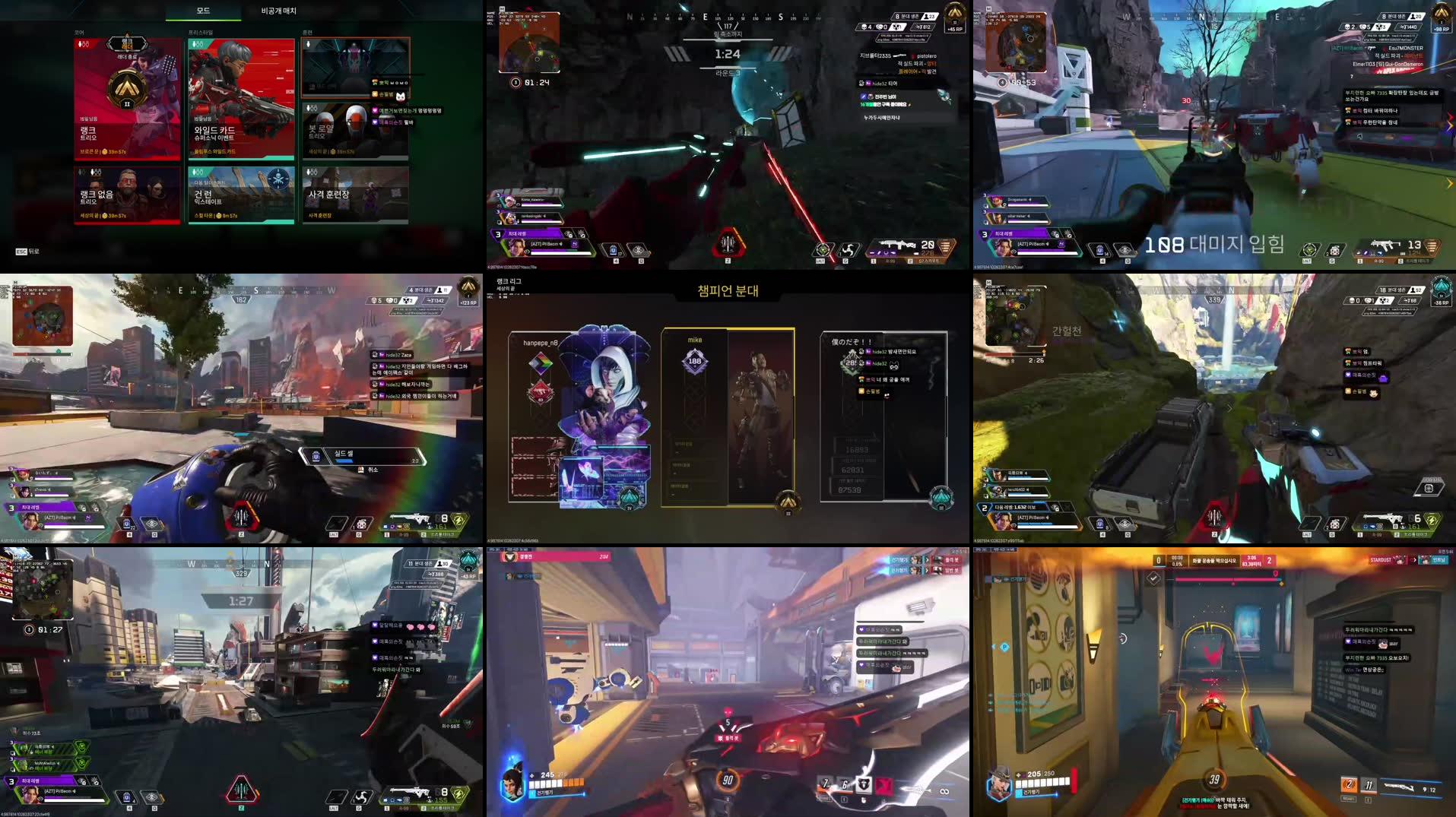The width and height of the screenshot is (1456, 817).
Task: Switch to the 비공개 매치 tab
Action: (x=278, y=11)
